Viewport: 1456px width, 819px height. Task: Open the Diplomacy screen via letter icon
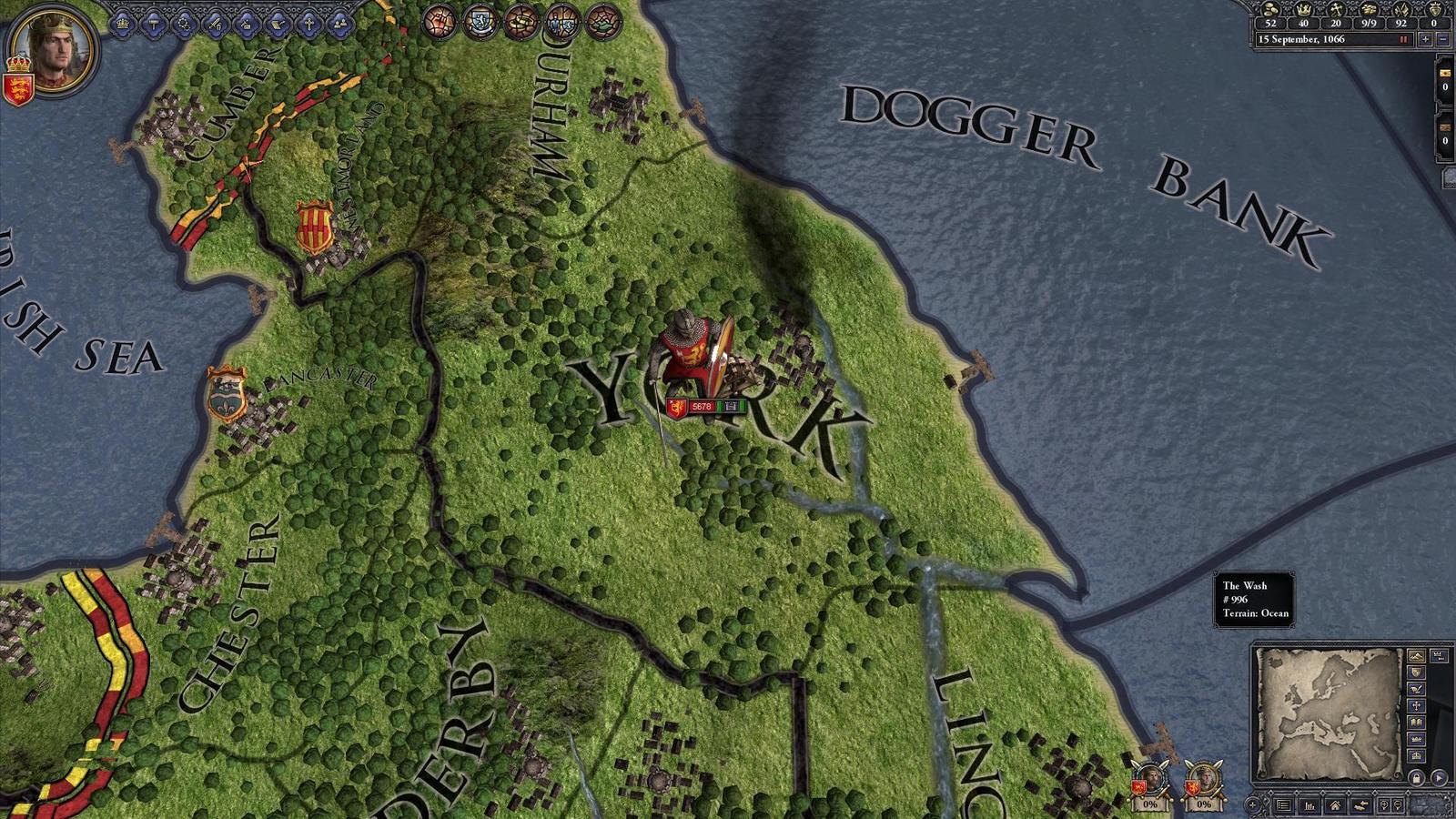pos(277,25)
